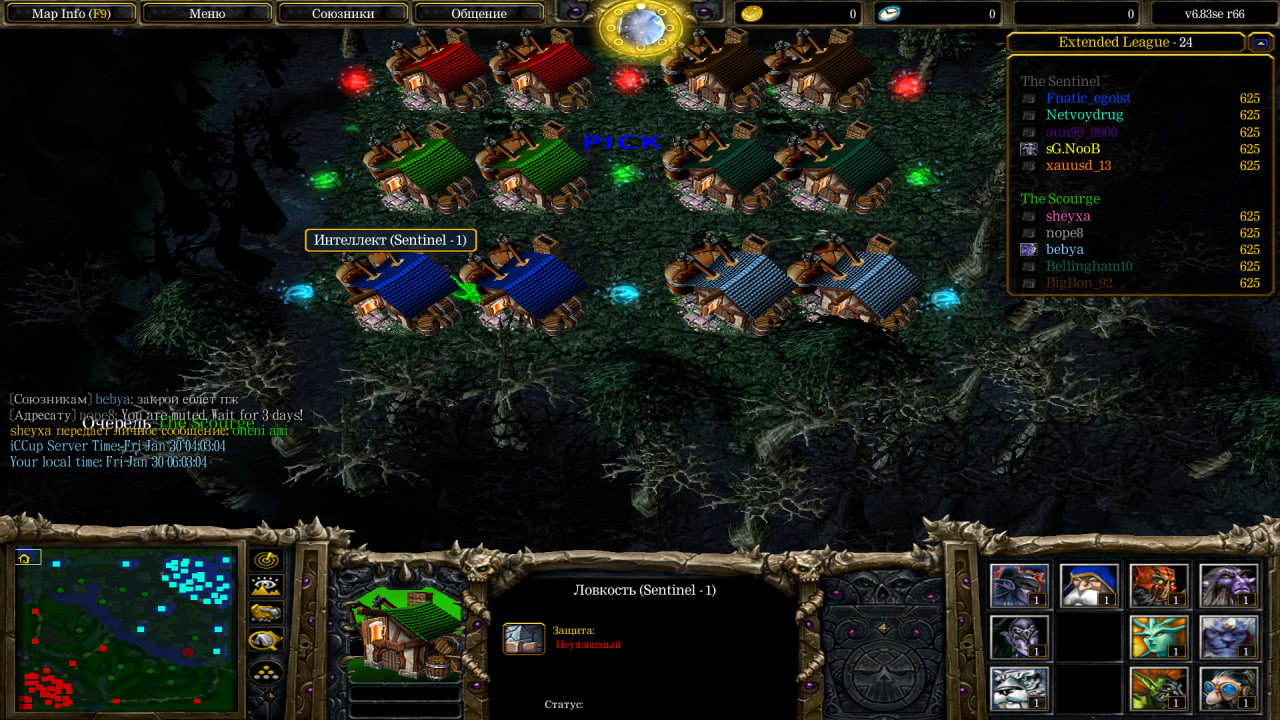Choose the teal Naga Siren hero
This screenshot has width=1280, height=720.
(1159, 637)
